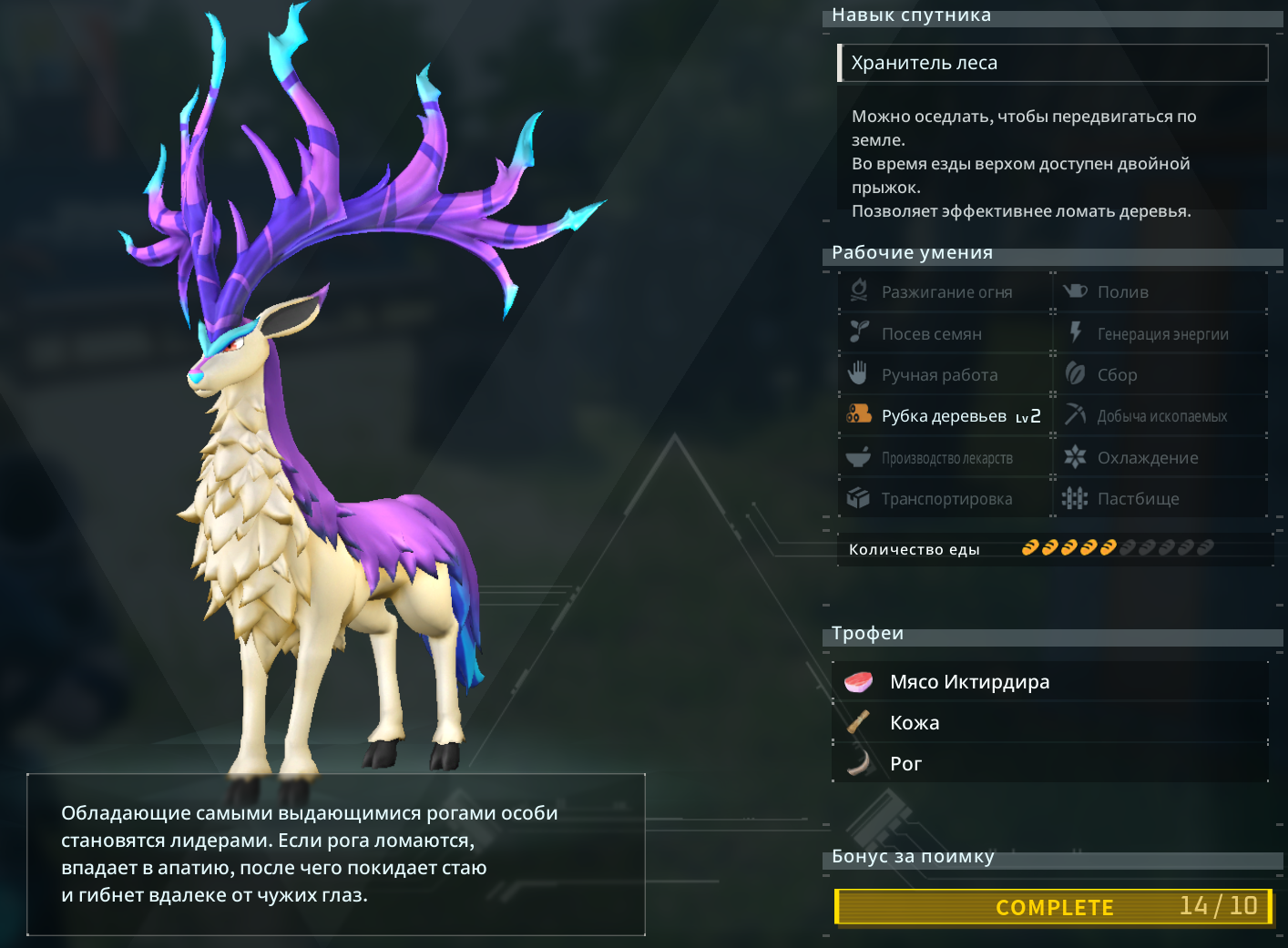1288x948 pixels.
Task: Choose the Посев семян work skill
Action: 946,334
